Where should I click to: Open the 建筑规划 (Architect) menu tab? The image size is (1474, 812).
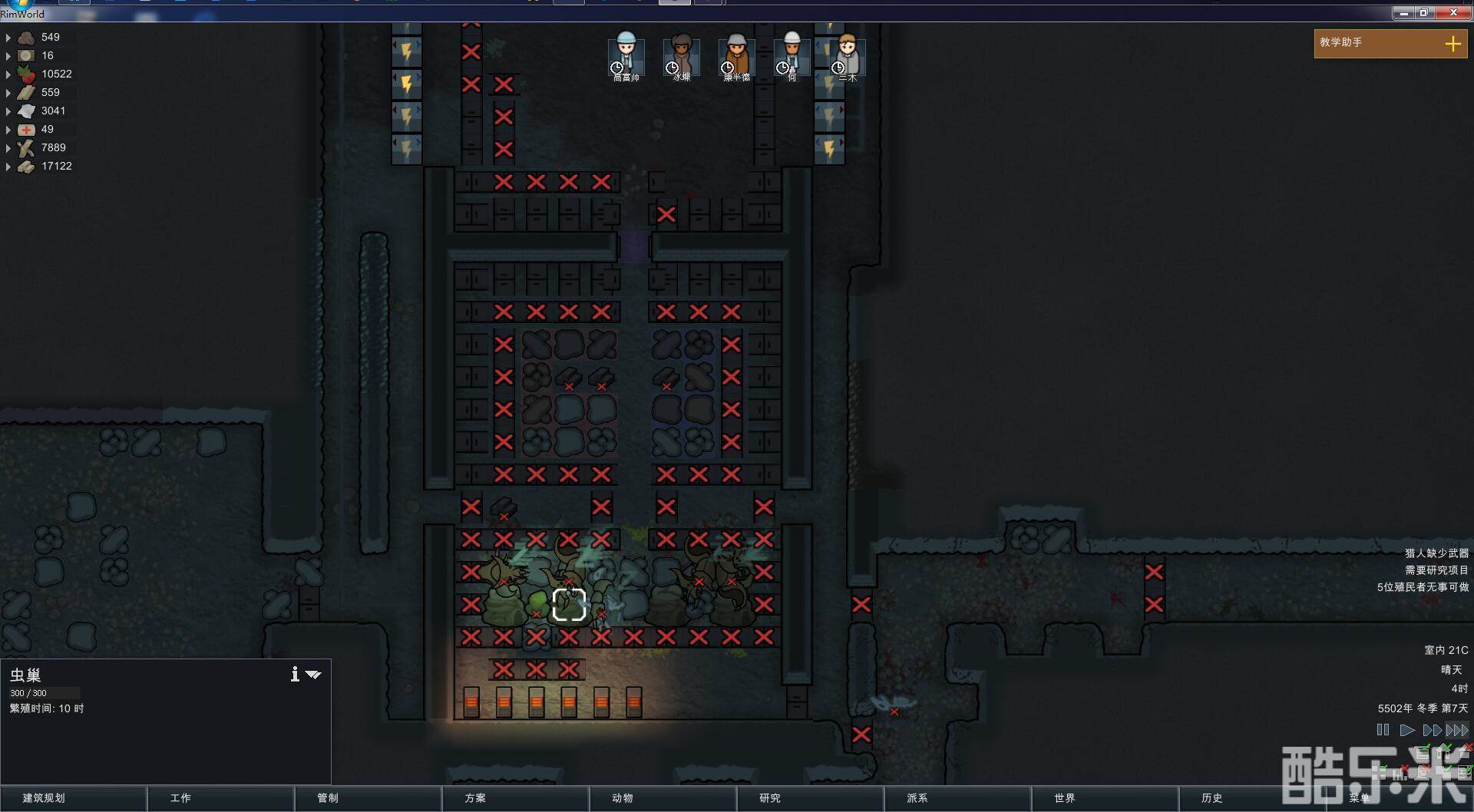point(73,798)
